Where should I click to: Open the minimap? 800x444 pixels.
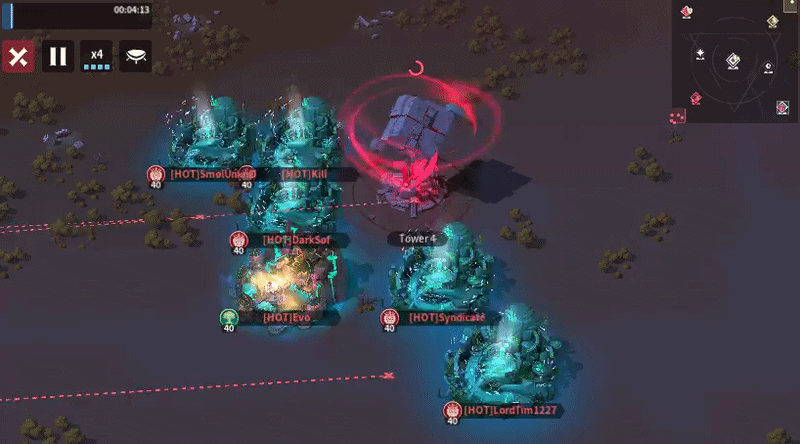coord(735,60)
